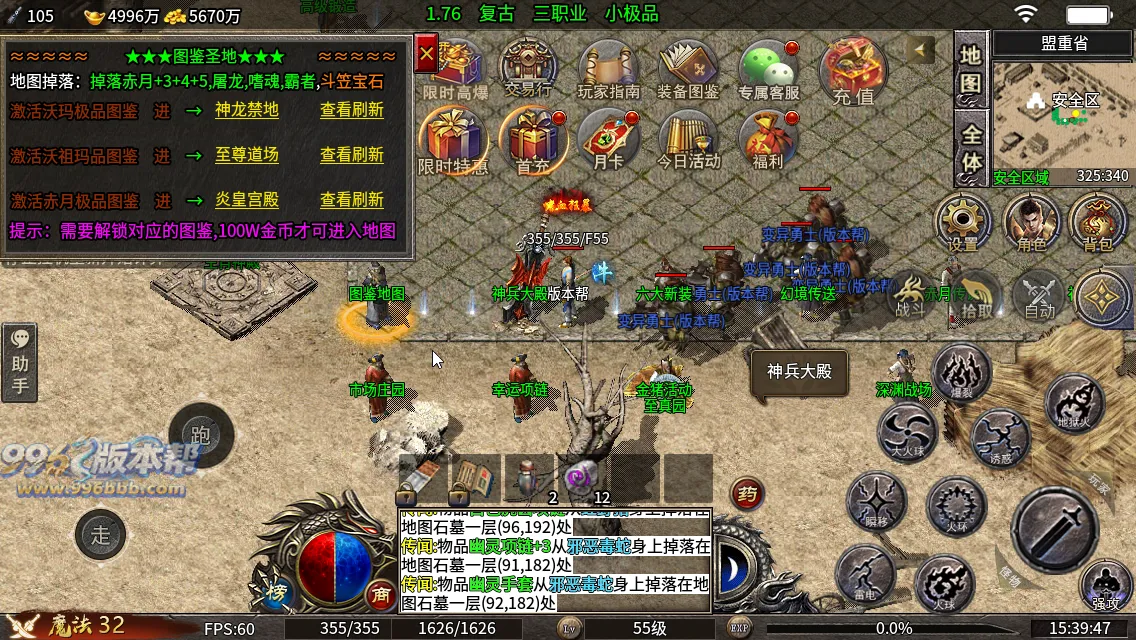This screenshot has width=1136, height=640.
Task: View 查看刷新 for 神龙禁地 row
Action: tap(351, 110)
